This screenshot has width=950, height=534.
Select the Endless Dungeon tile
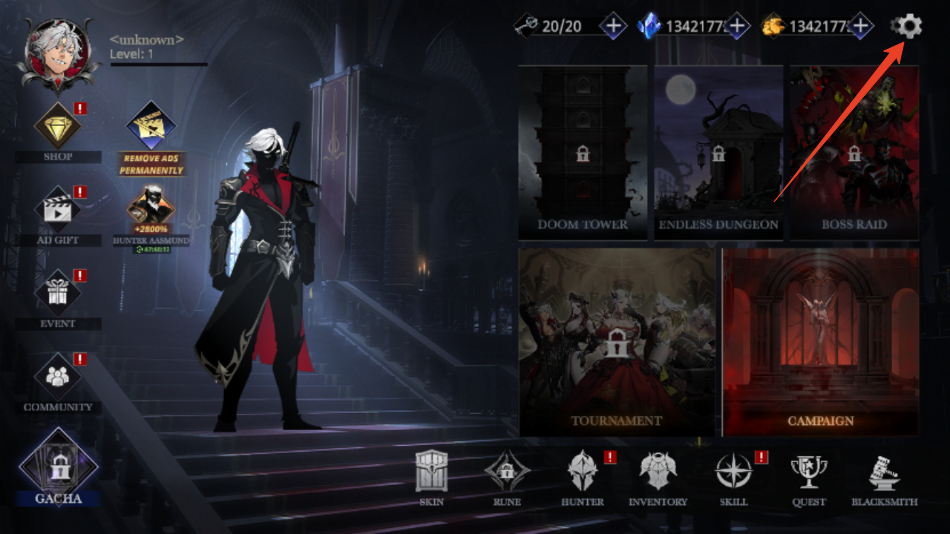[718, 152]
